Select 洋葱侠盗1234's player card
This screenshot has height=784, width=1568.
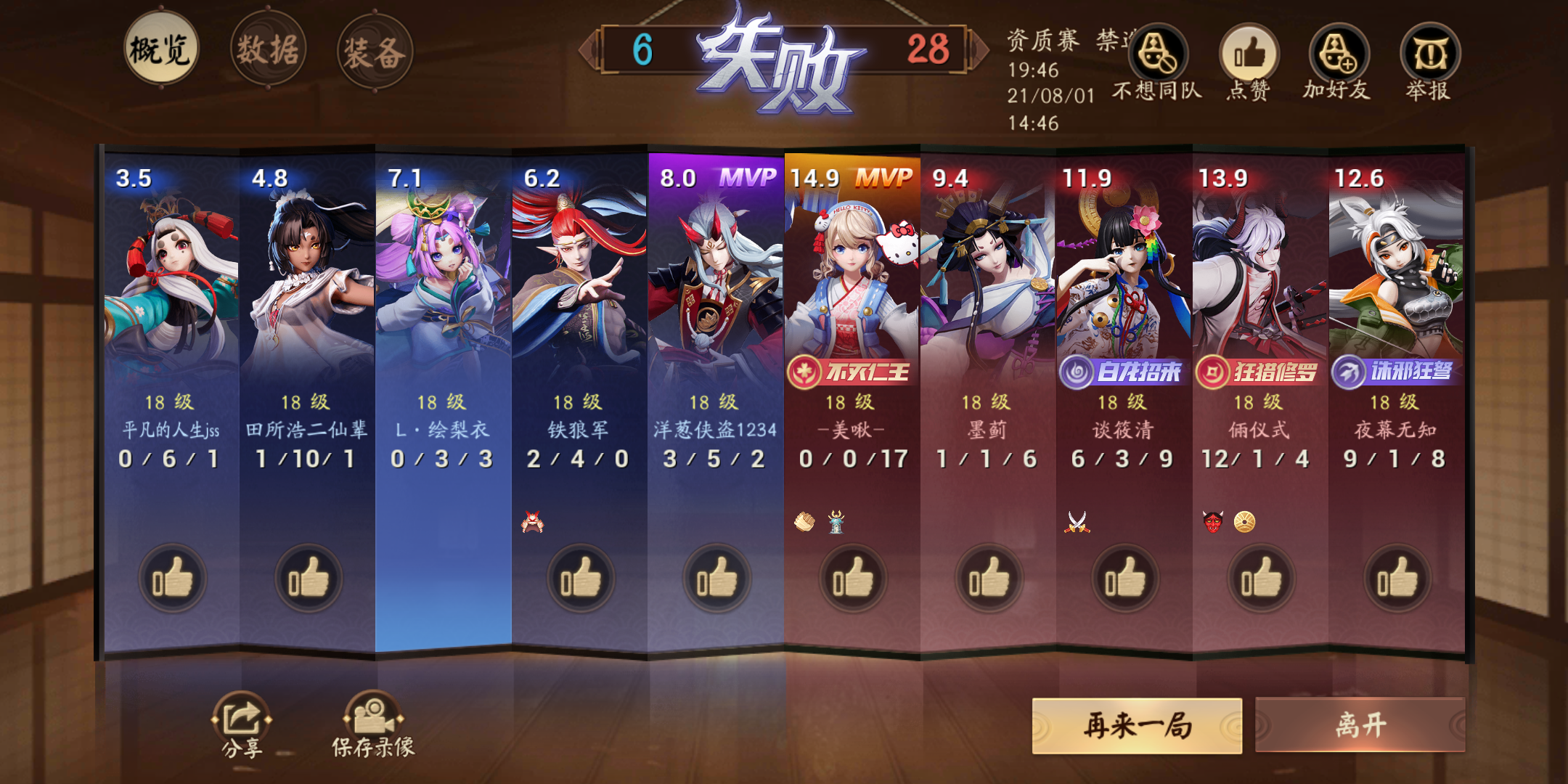coord(714,305)
